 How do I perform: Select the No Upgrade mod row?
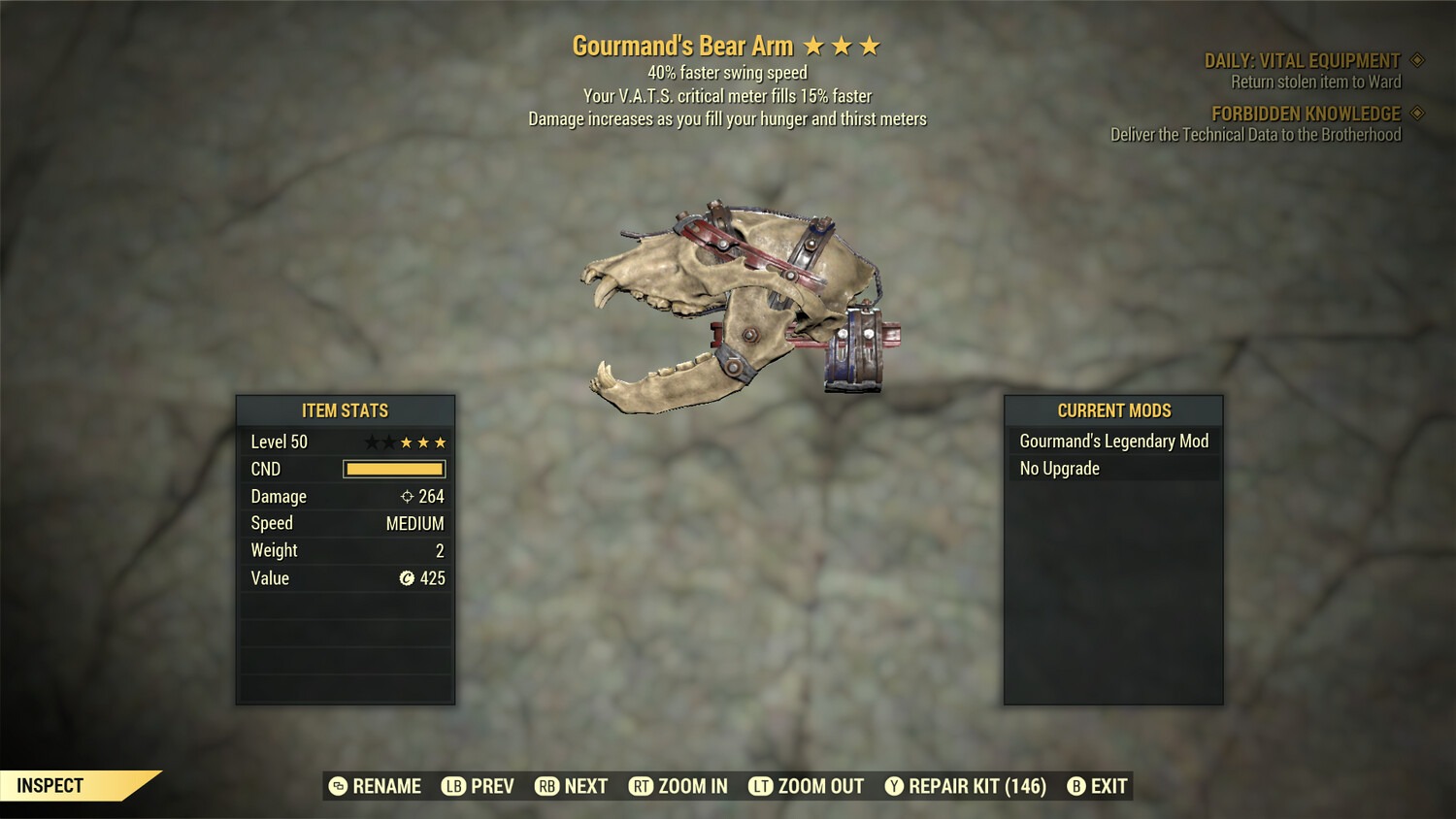pos(1113,469)
